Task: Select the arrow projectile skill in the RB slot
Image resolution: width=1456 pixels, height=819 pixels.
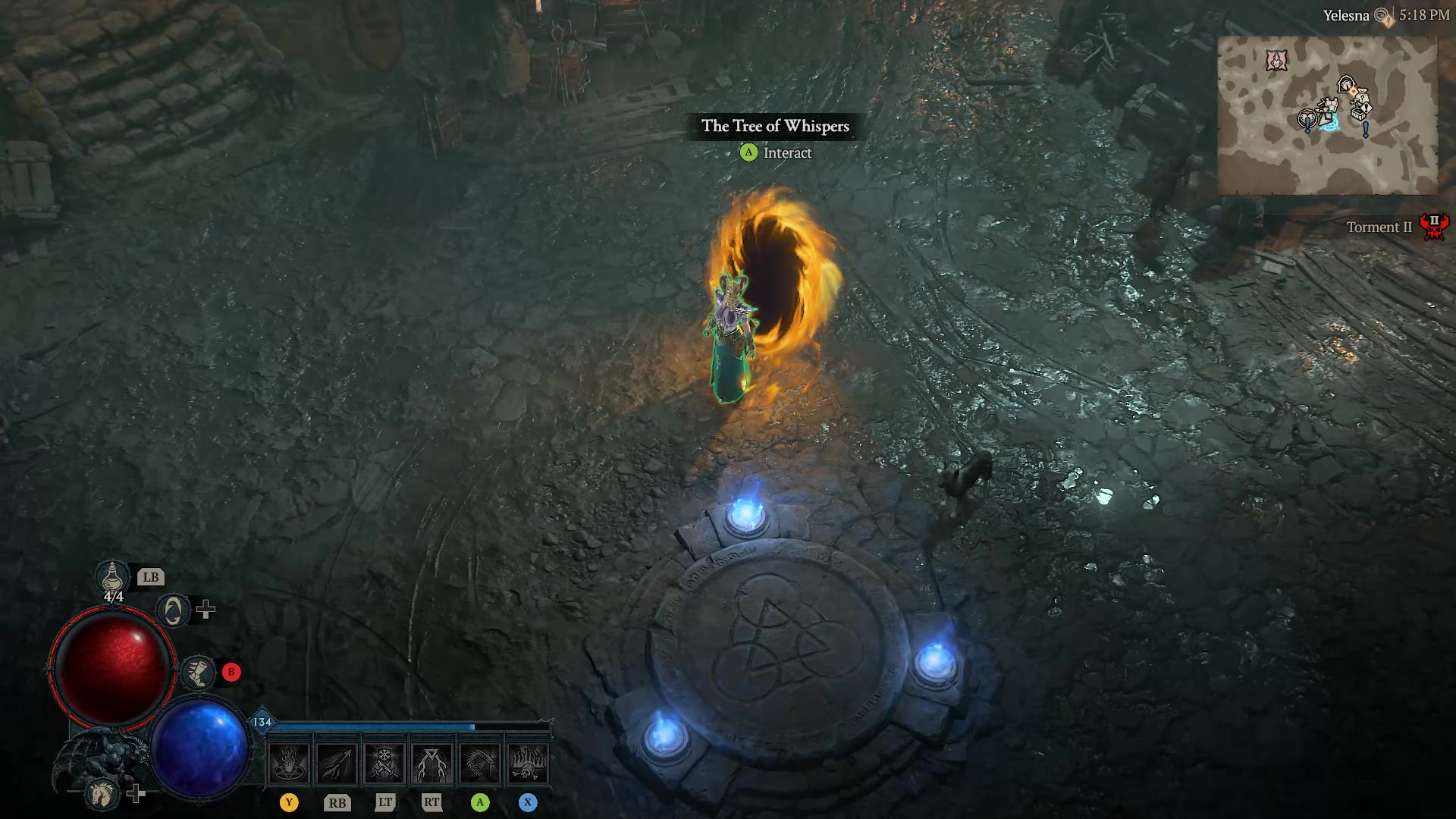Action: coord(337,764)
